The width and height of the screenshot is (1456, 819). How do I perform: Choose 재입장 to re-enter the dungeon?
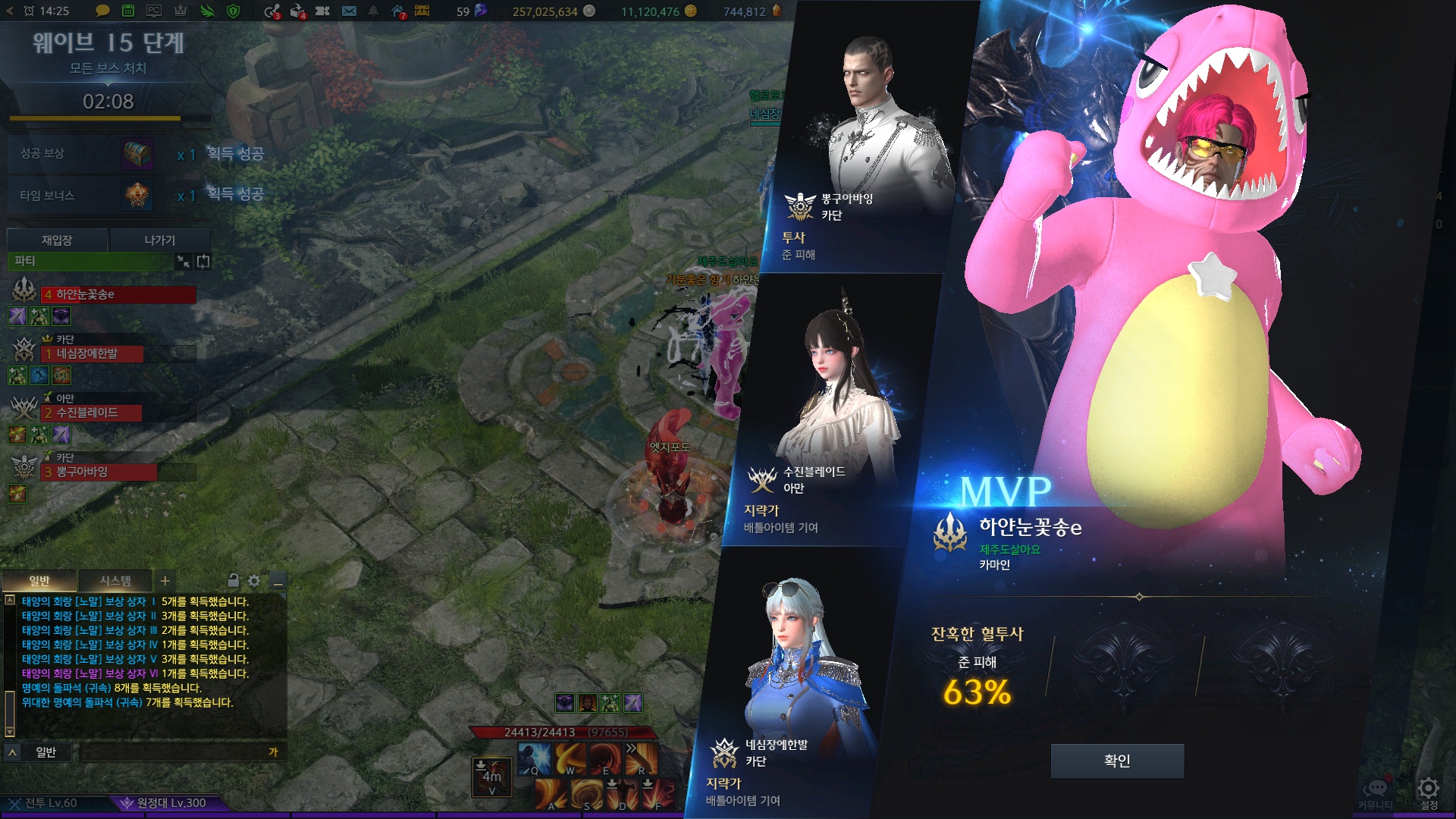[57, 240]
